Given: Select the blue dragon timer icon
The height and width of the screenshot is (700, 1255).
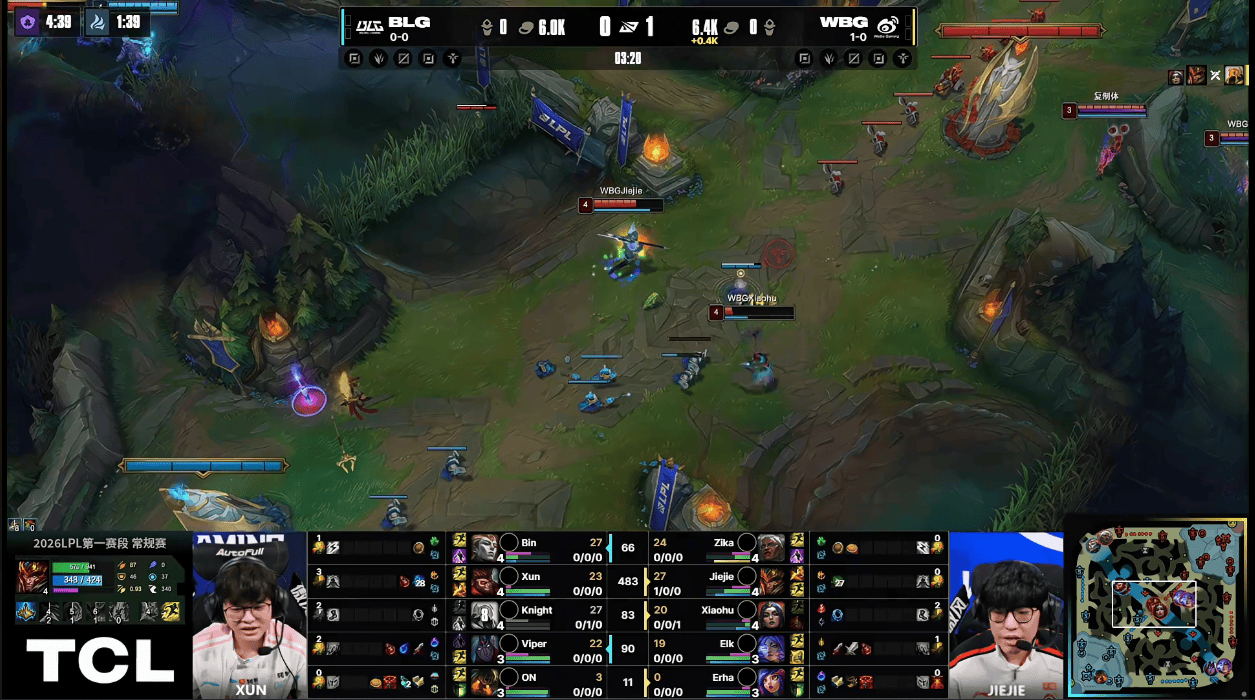Looking at the screenshot, I should [97, 22].
